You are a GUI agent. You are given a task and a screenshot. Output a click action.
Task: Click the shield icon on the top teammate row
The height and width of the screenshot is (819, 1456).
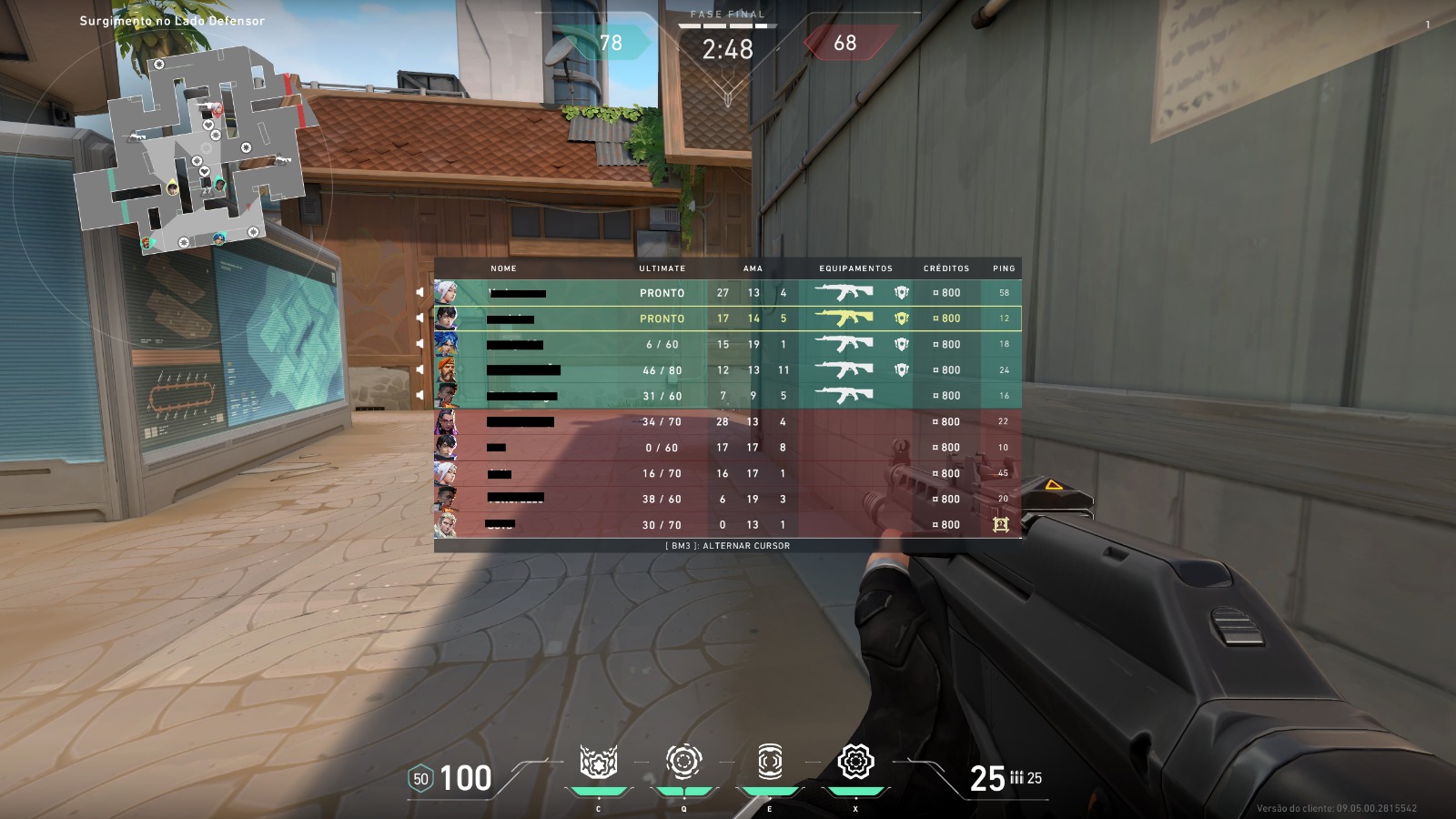pyautogui.click(x=901, y=293)
